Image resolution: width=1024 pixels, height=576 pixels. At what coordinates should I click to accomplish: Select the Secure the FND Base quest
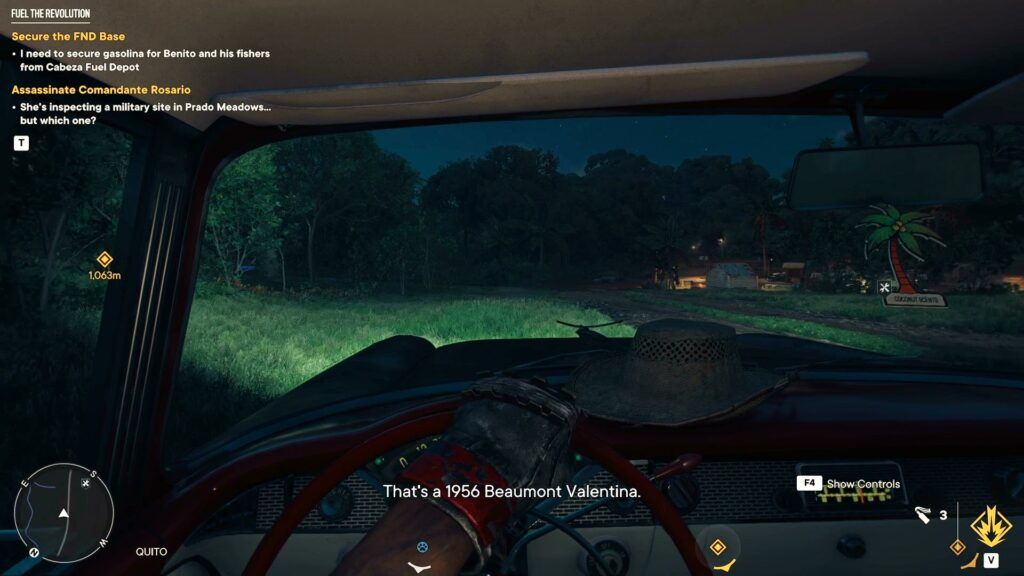tap(68, 37)
